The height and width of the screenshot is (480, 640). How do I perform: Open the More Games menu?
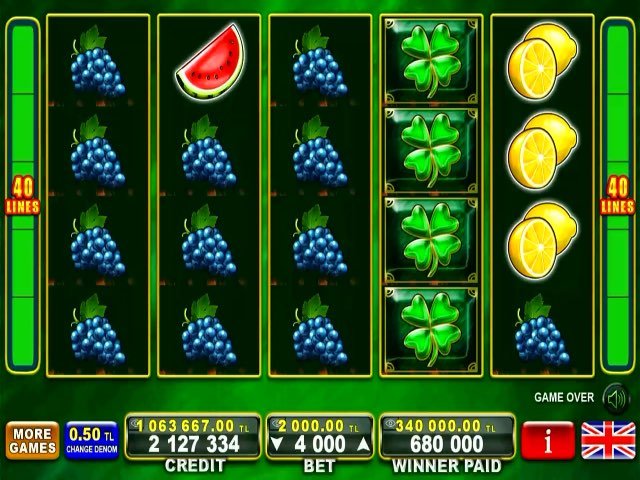[x=33, y=441]
